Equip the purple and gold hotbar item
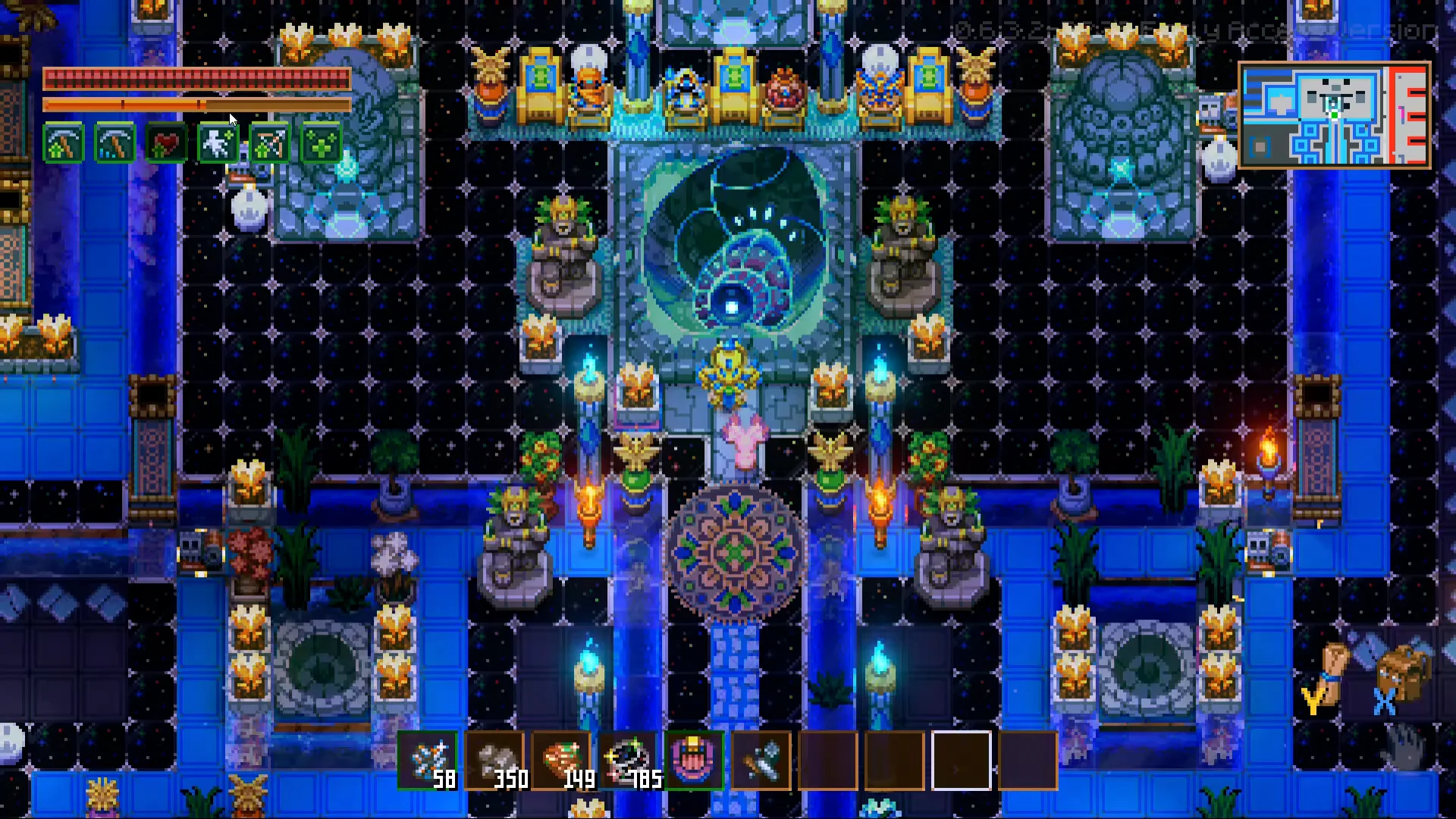The width and height of the screenshot is (1456, 819). pos(694,761)
